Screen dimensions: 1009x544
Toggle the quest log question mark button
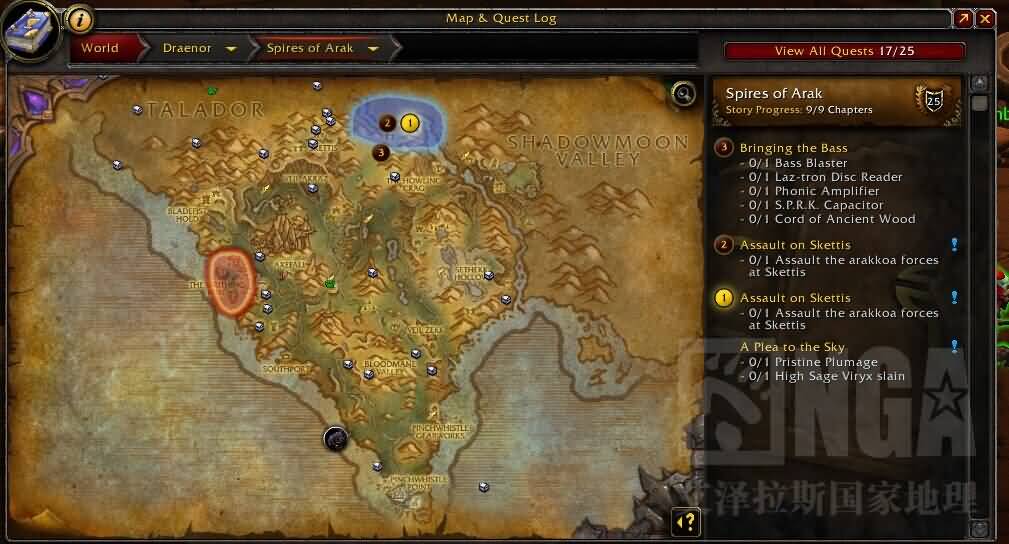pyautogui.click(x=686, y=521)
